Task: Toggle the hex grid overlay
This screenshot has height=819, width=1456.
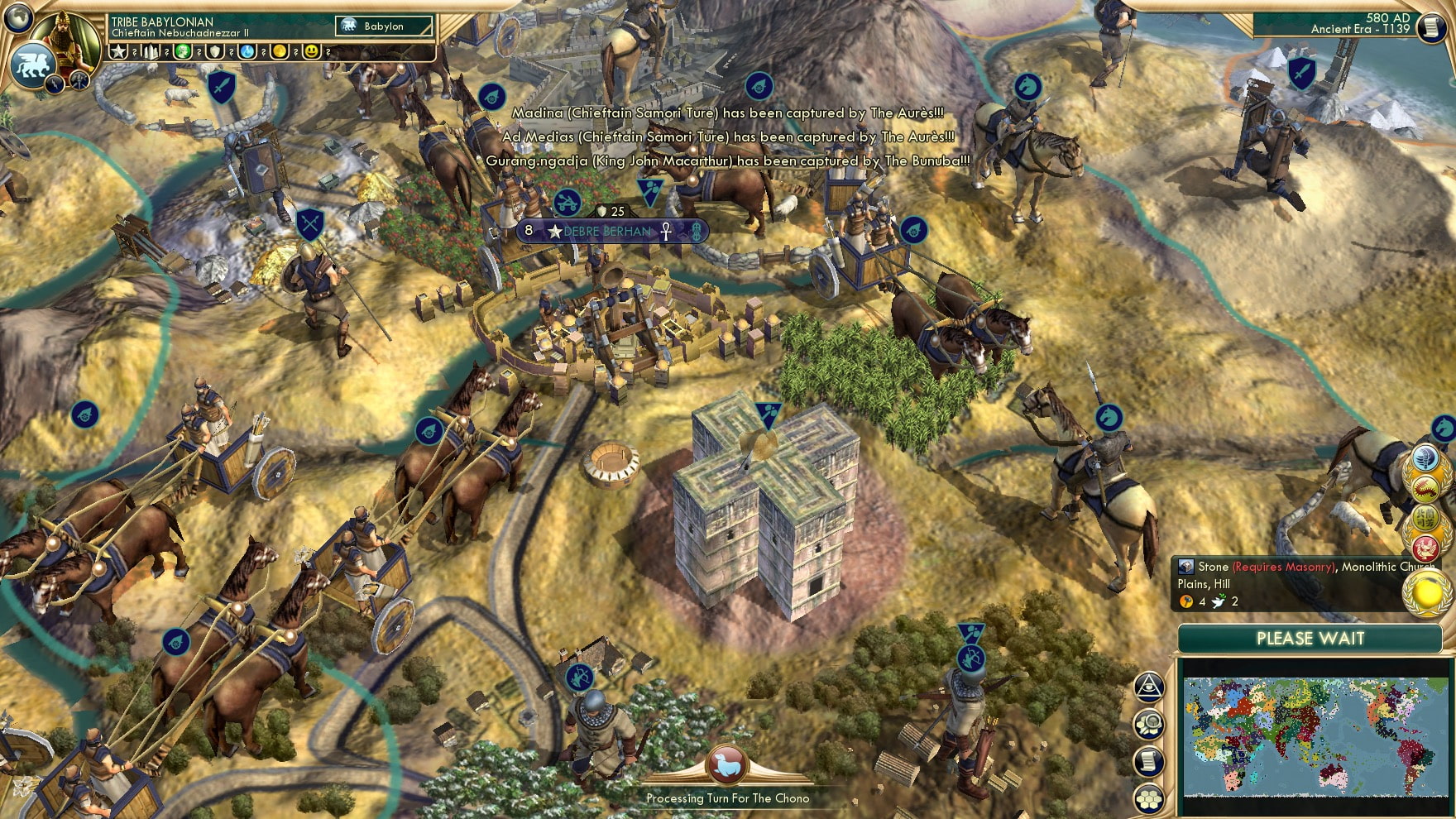Action: pyautogui.click(x=1148, y=797)
